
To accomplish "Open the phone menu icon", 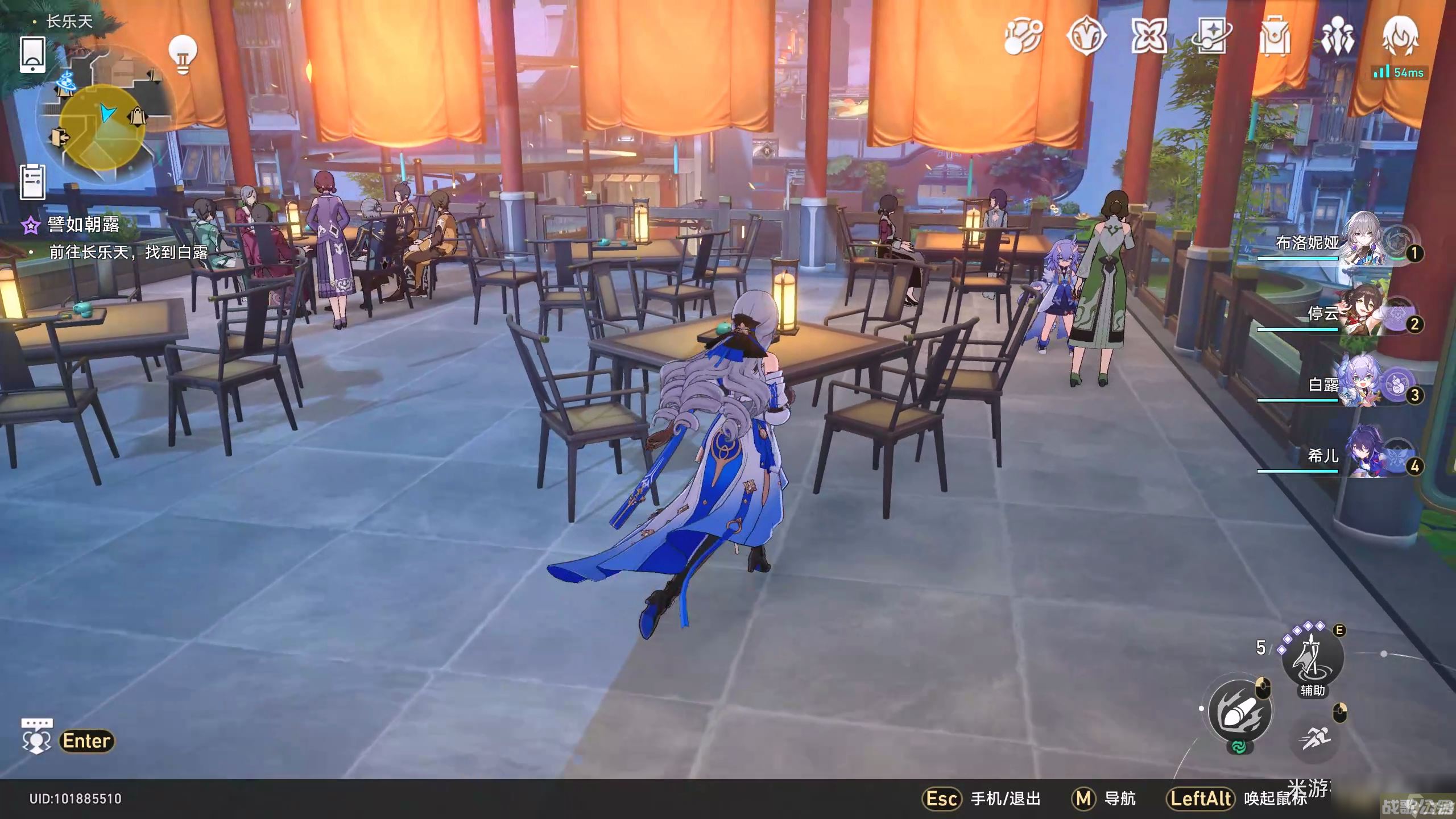I will point(32,55).
